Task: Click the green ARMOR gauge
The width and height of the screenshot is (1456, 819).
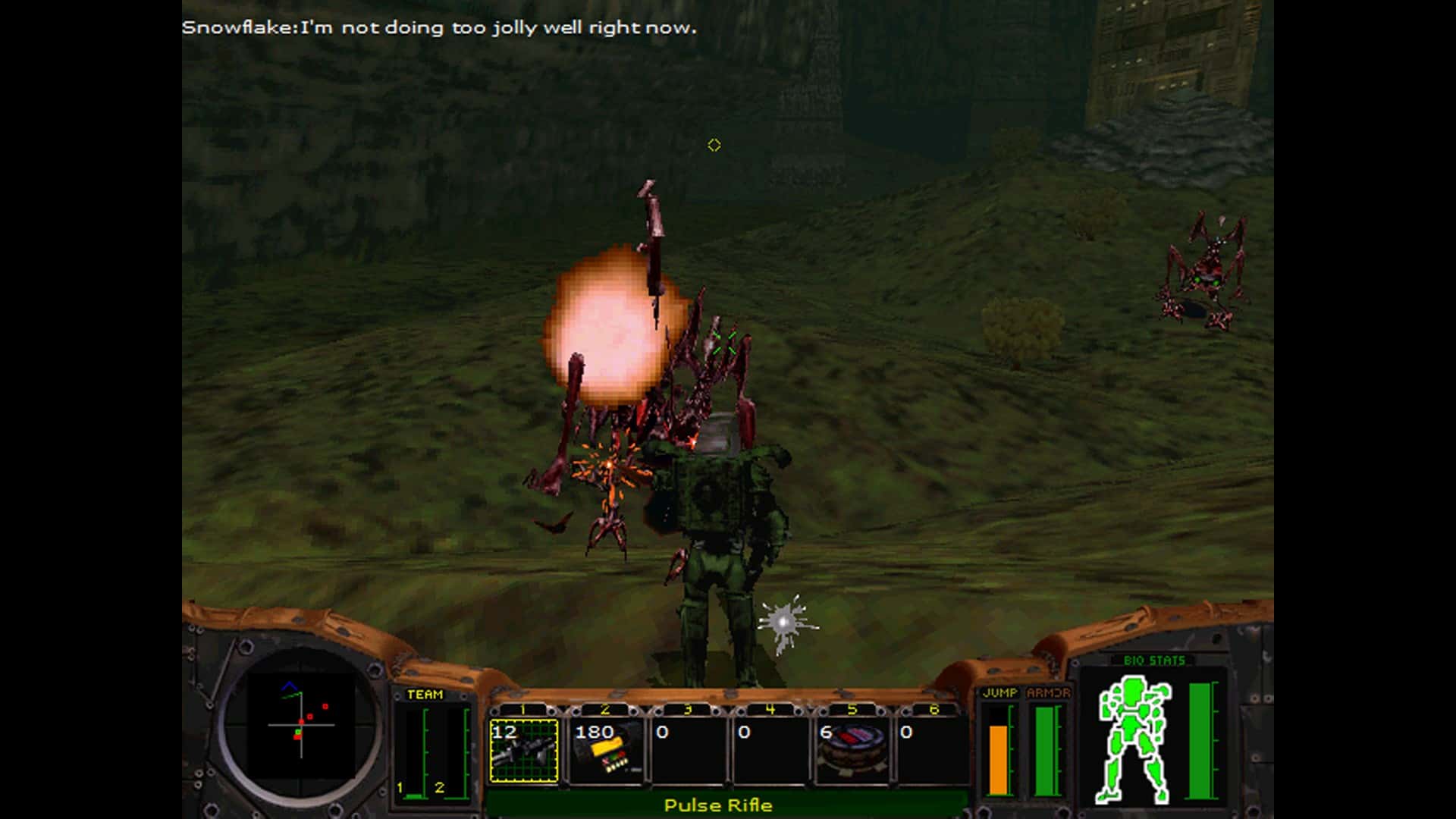Action: pos(1046,751)
